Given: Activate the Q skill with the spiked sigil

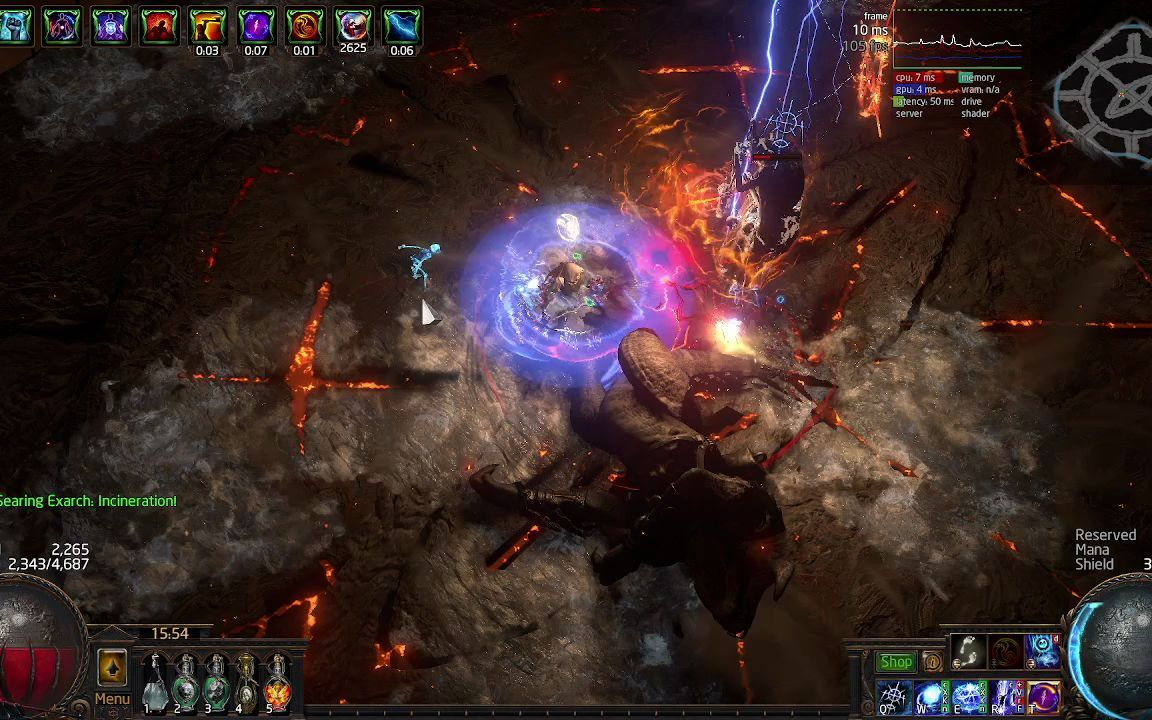Looking at the screenshot, I should (x=893, y=696).
